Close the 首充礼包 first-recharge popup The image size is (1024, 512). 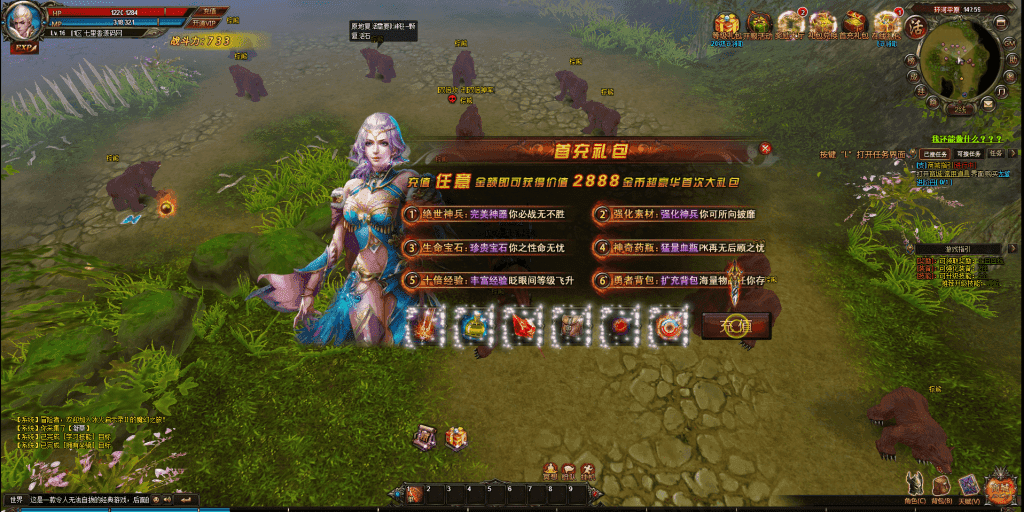(766, 148)
